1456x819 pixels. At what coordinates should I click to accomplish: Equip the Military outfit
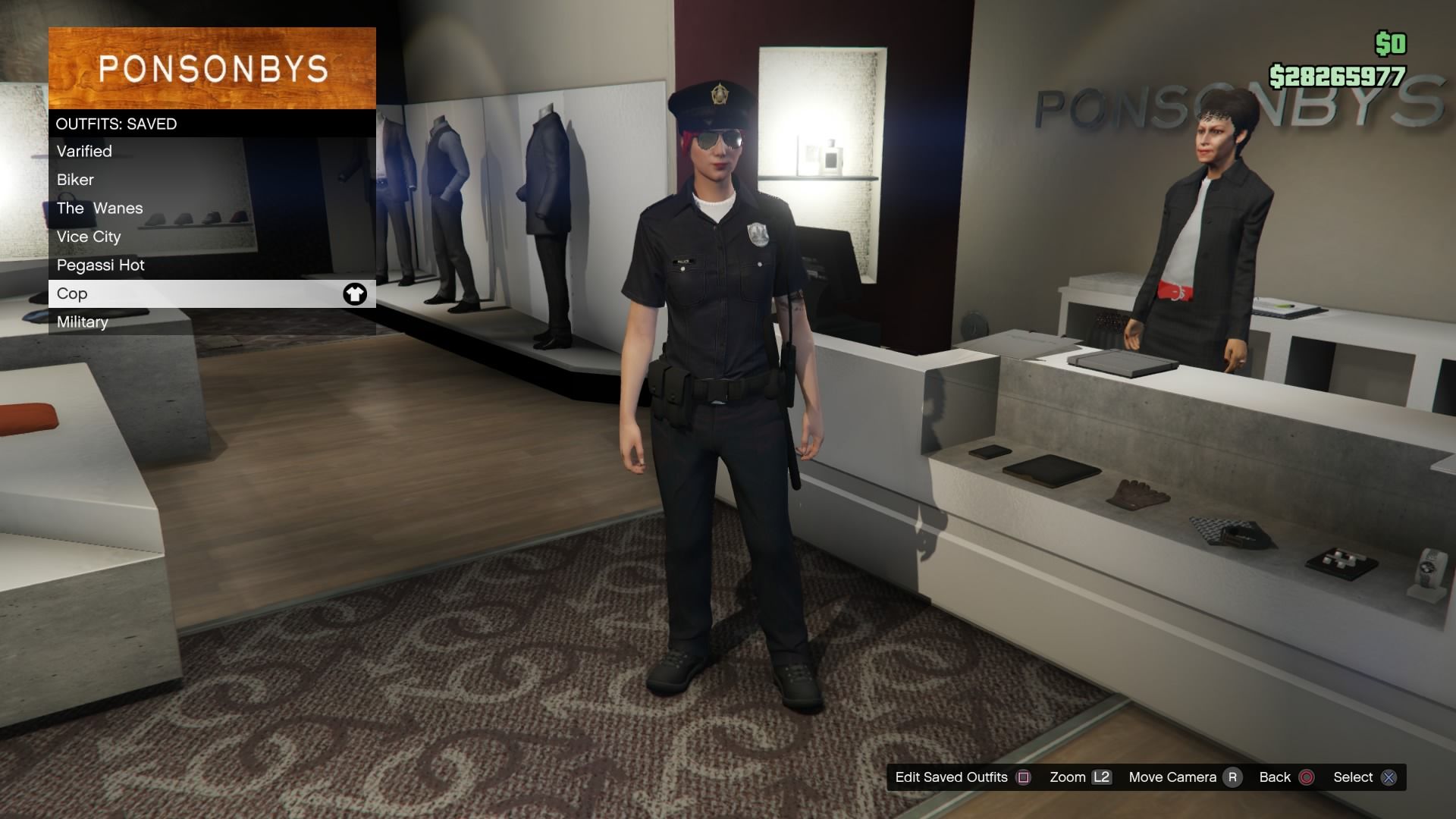point(82,322)
